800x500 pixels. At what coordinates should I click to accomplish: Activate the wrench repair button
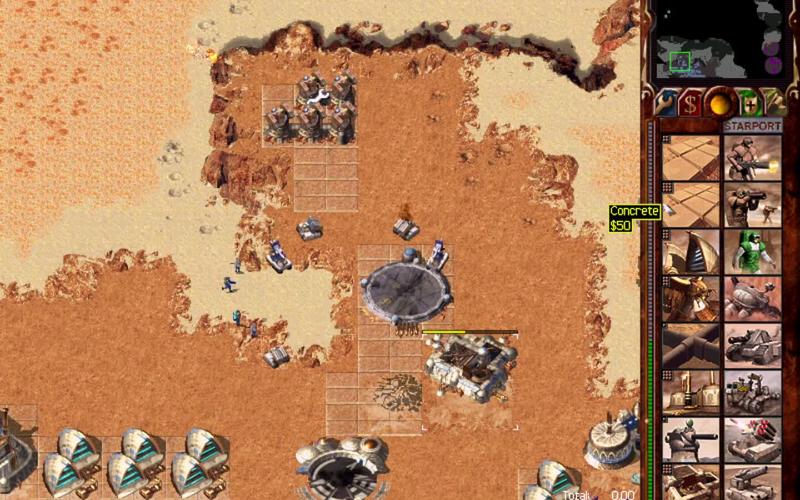(666, 102)
